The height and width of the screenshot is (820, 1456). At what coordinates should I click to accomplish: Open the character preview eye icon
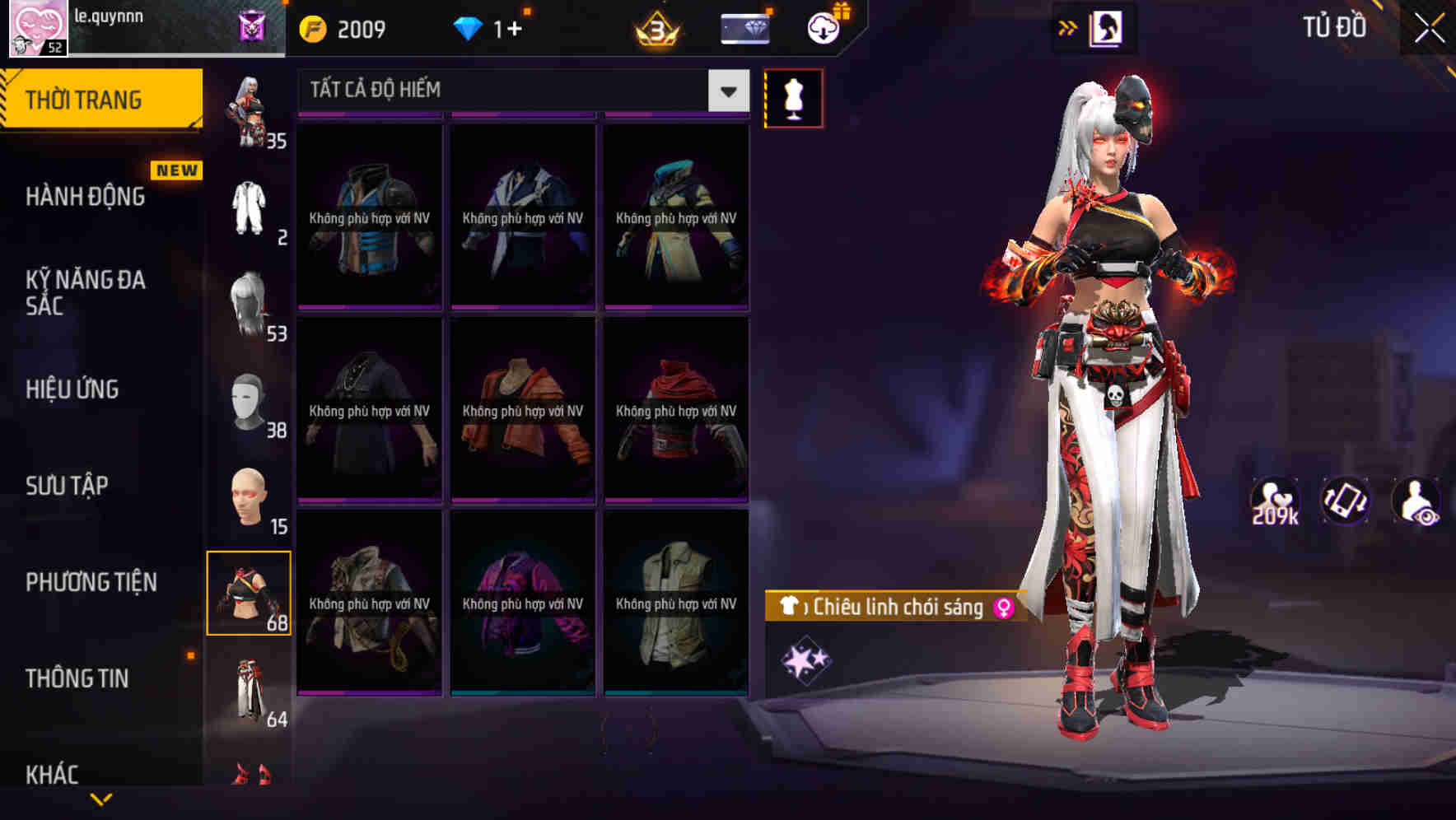[x=1416, y=500]
